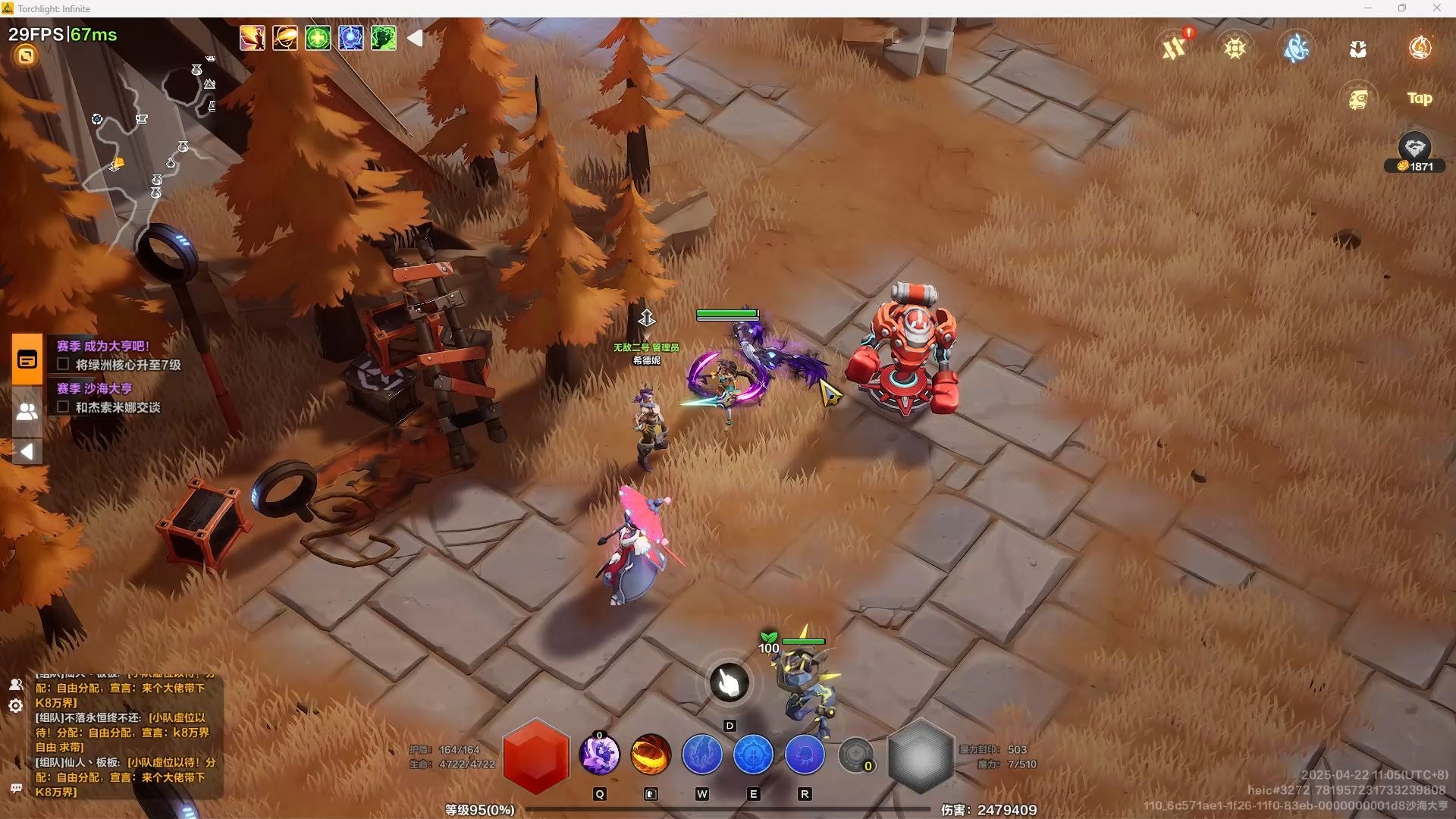Click the Tap button
Screen dimensions: 1456x819
(1420, 99)
